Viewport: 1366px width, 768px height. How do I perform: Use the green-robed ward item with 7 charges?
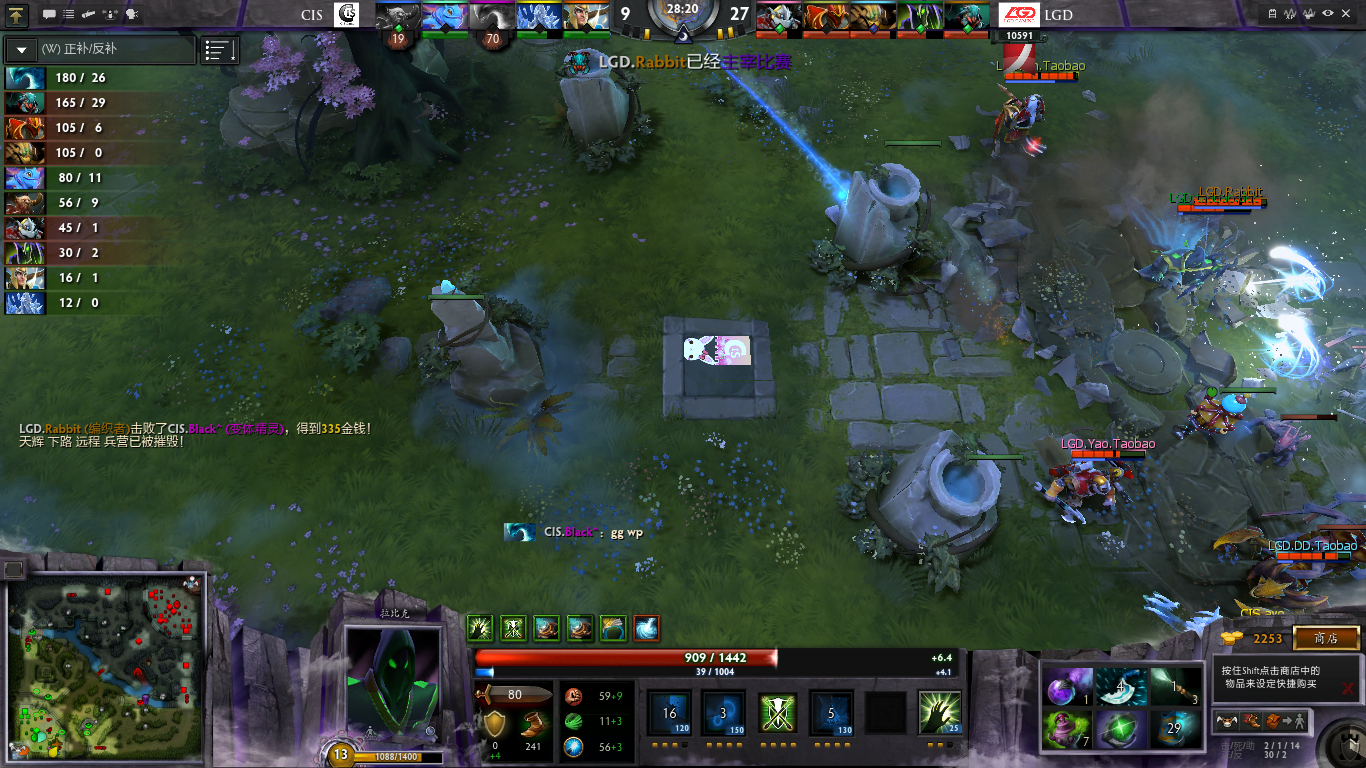coord(1066,729)
